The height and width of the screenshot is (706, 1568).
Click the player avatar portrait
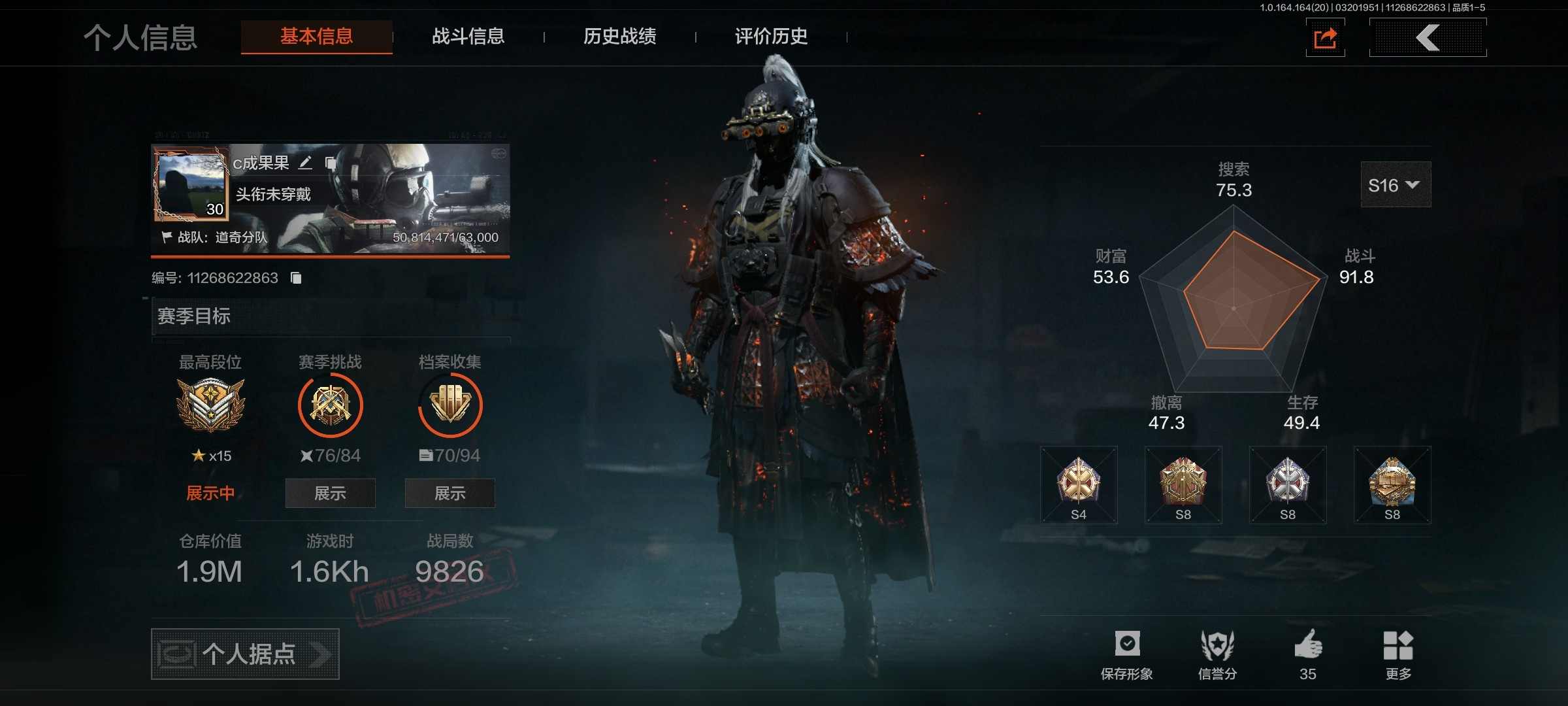191,184
